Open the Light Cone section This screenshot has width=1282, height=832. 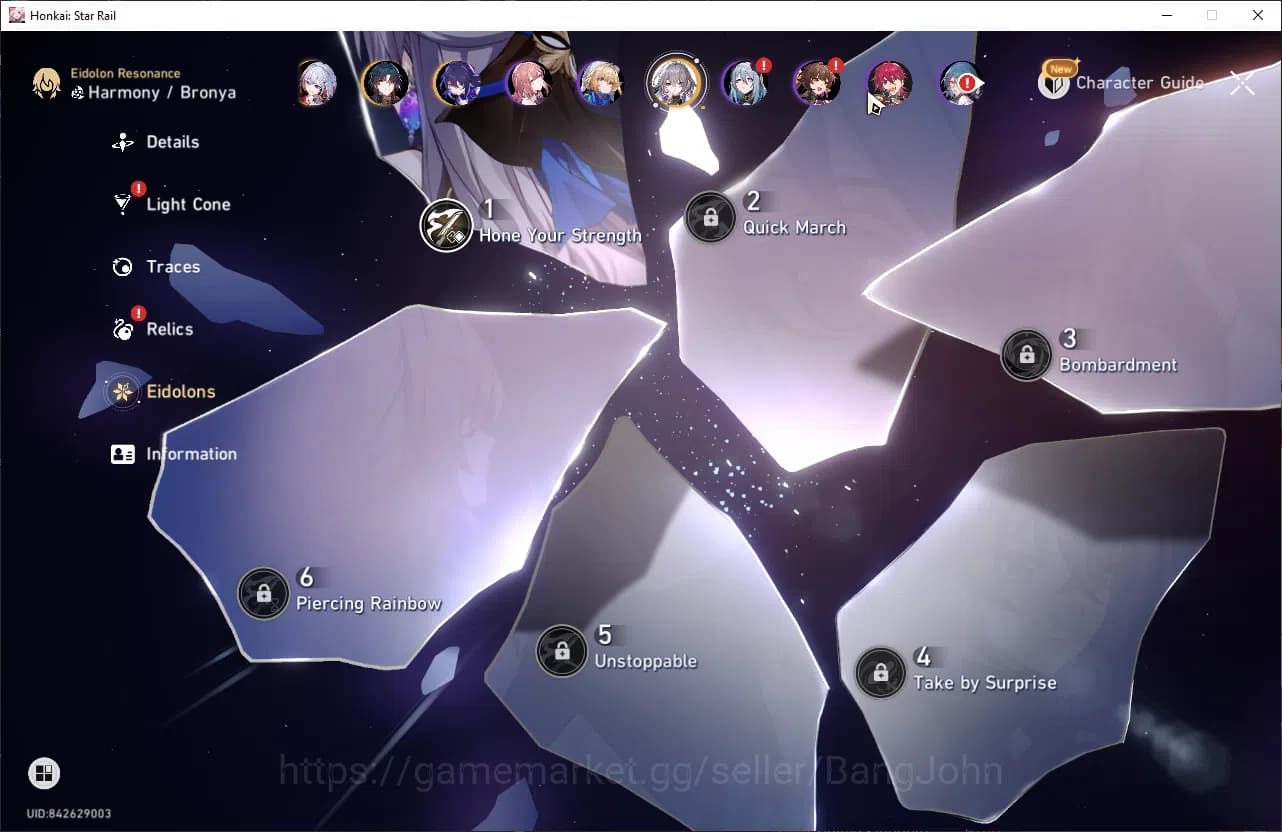click(122, 204)
